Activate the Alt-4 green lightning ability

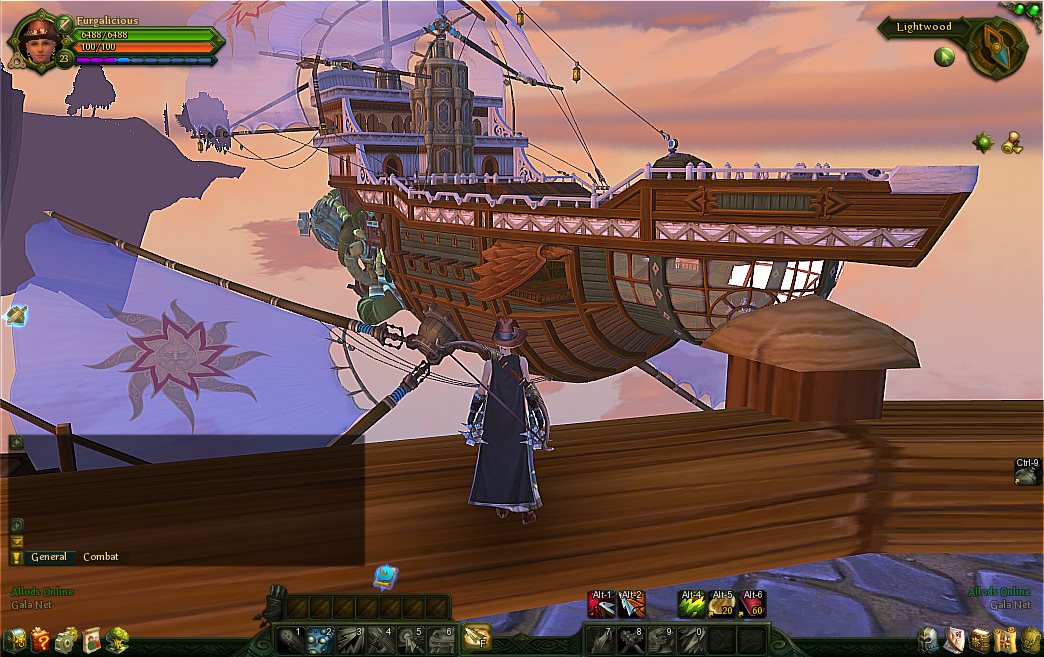[x=692, y=604]
